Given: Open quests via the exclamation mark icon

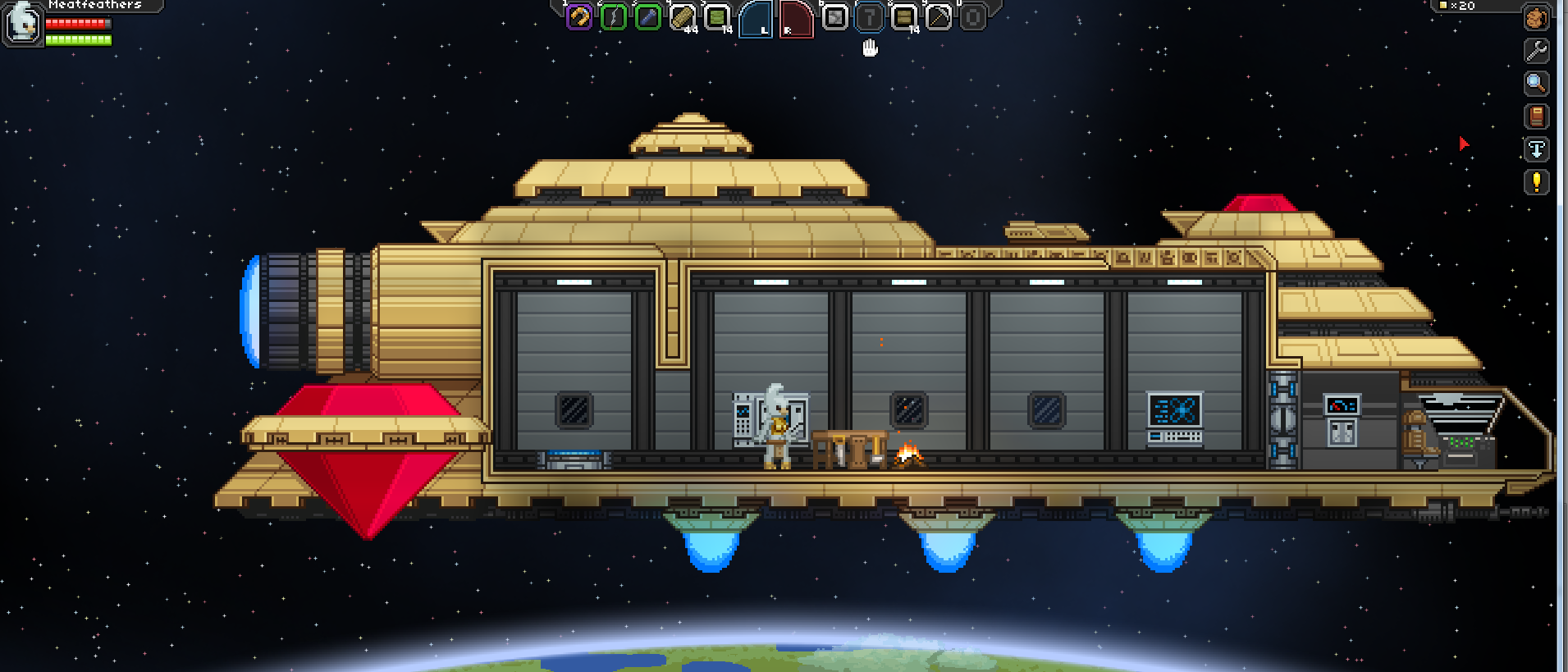Looking at the screenshot, I should pyautogui.click(x=1538, y=183).
